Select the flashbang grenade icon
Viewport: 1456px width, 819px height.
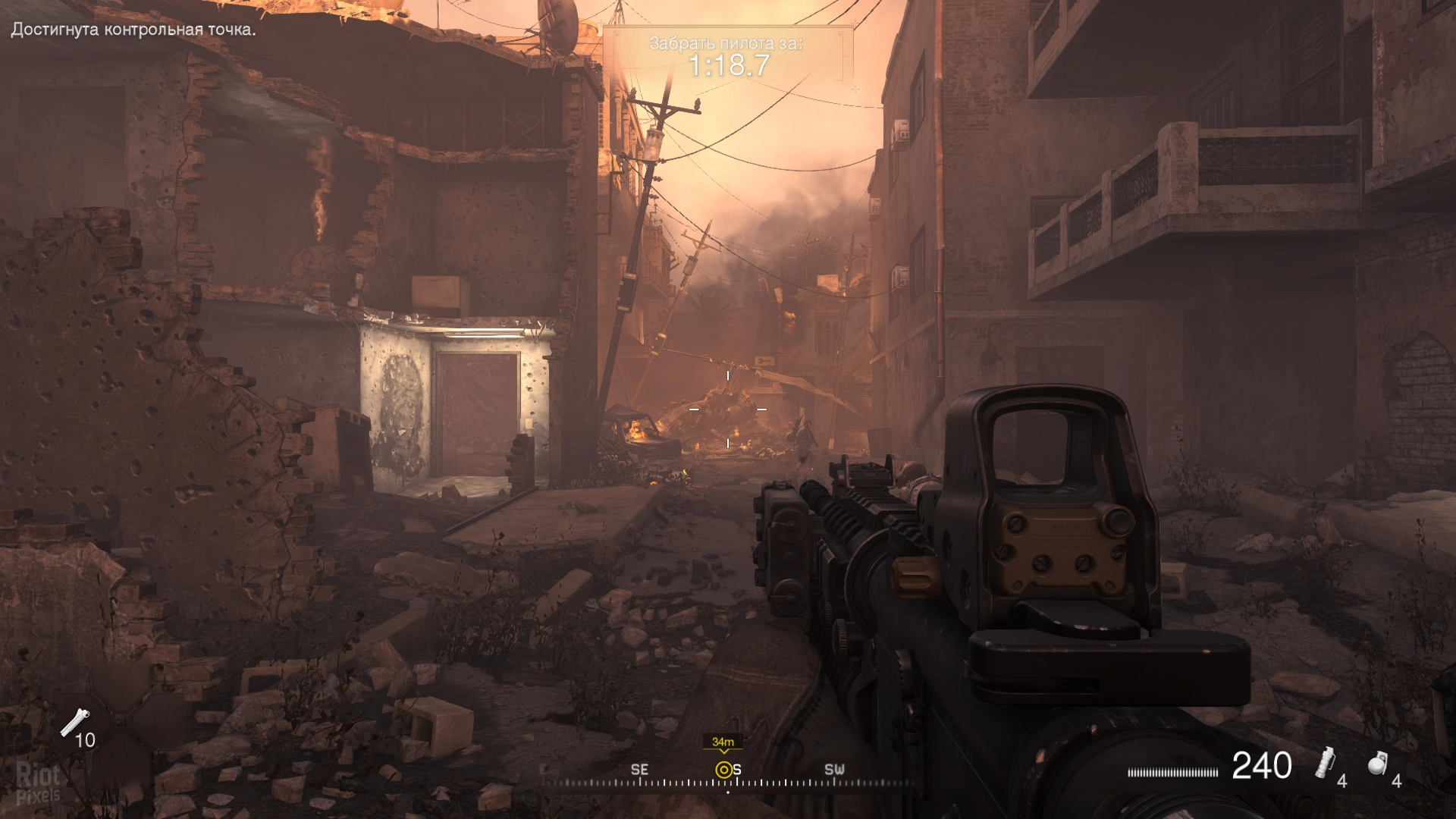pos(1326,762)
